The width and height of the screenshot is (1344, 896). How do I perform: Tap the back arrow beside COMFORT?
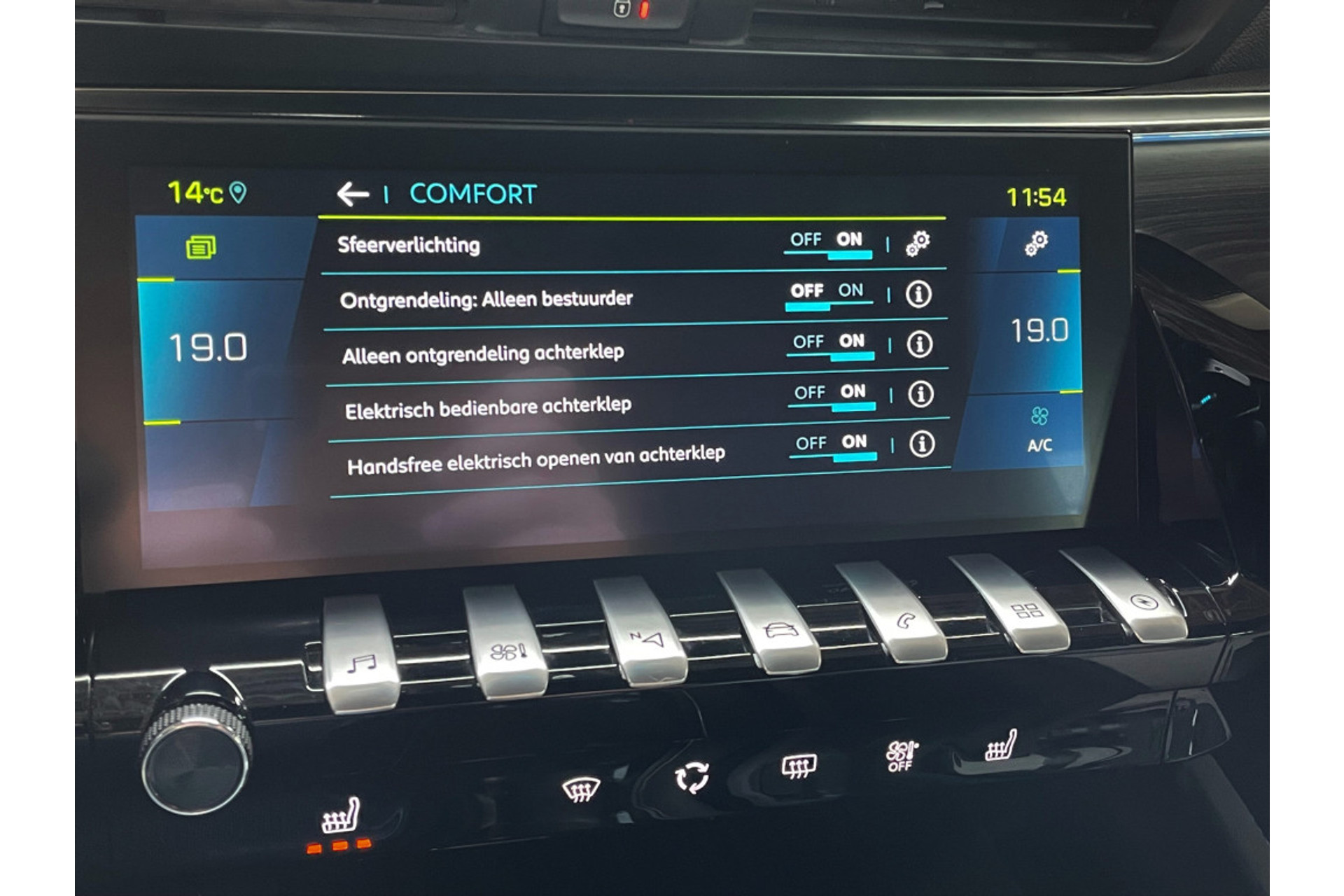[353, 194]
